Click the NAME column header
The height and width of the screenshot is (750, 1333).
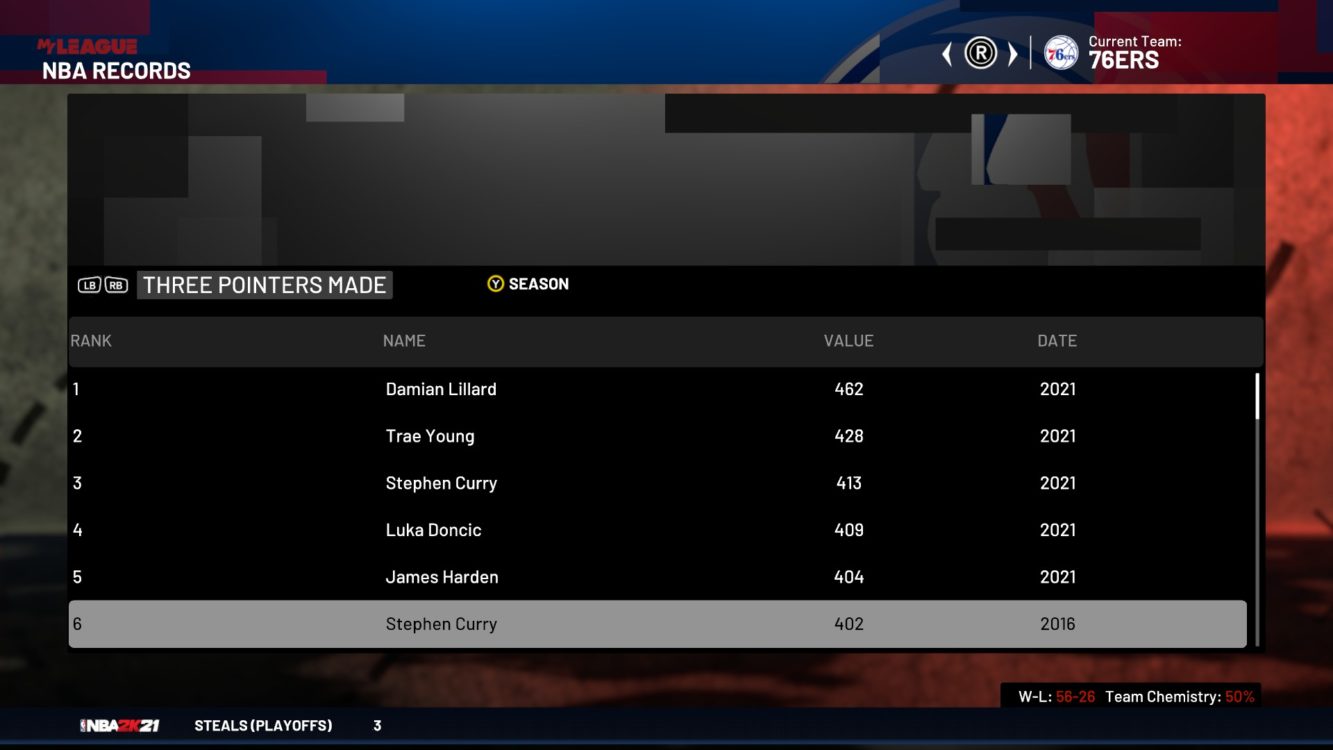click(x=404, y=340)
